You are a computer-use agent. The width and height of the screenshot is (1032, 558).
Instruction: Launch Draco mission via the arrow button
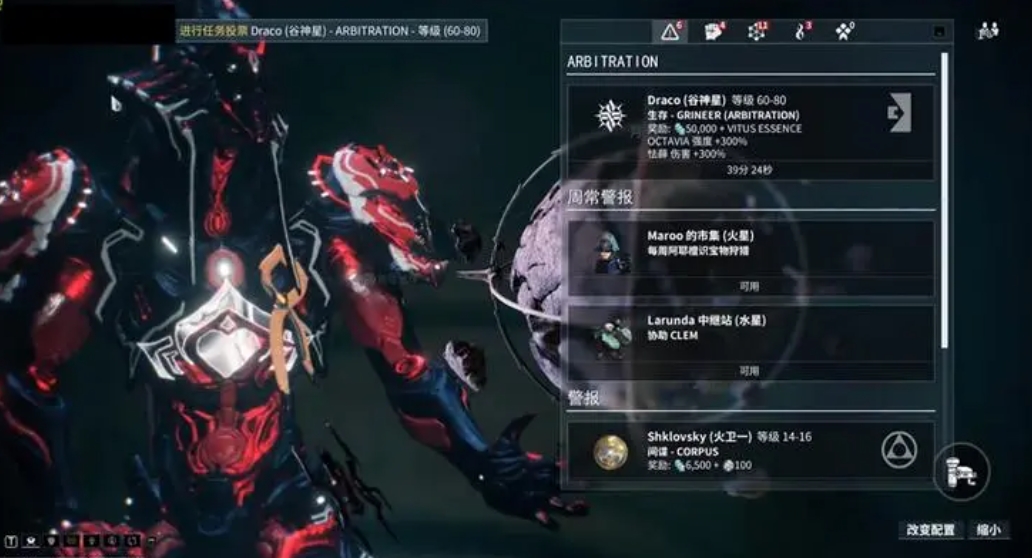pyautogui.click(x=899, y=112)
